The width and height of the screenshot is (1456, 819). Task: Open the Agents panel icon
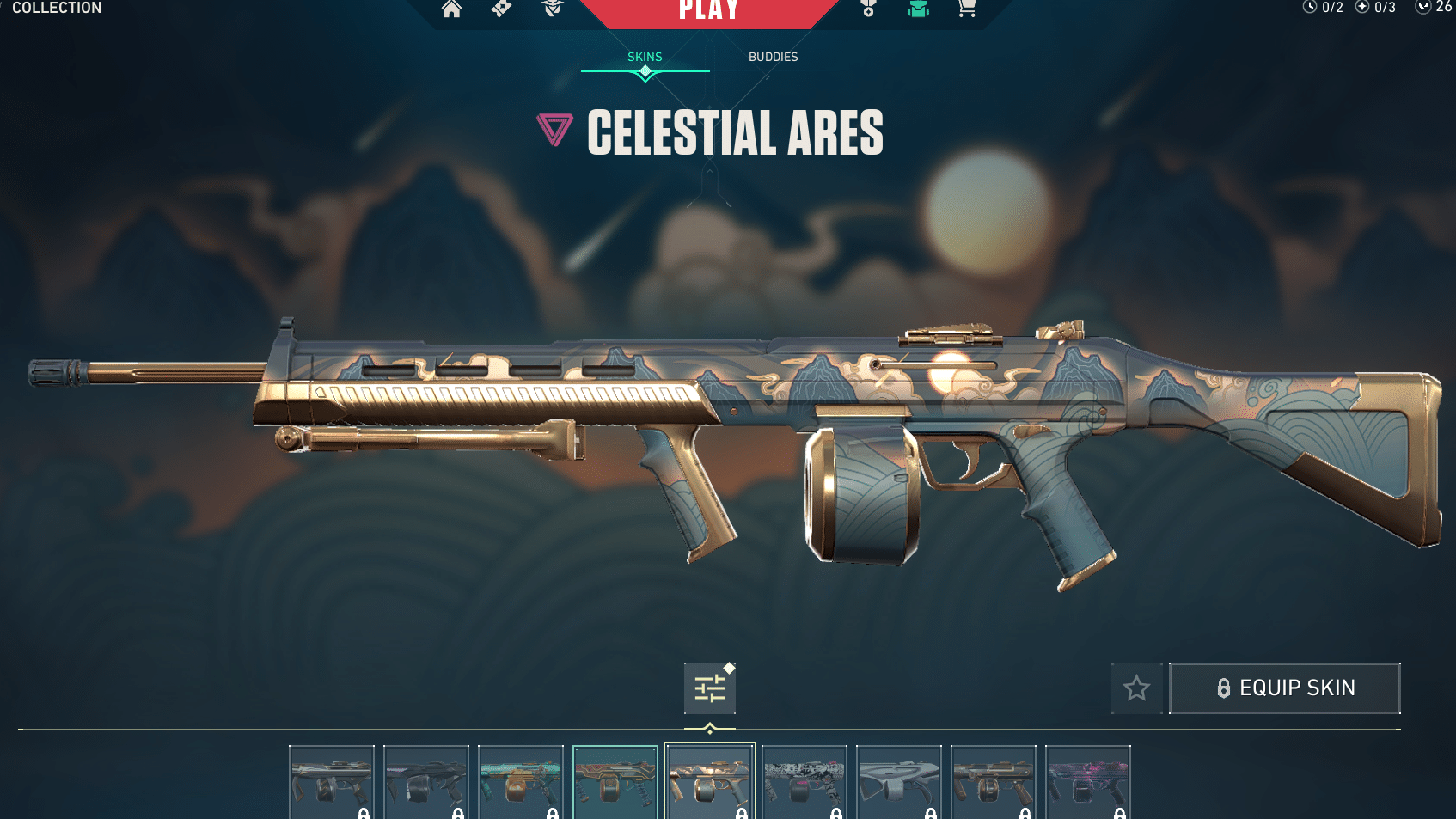(x=551, y=10)
